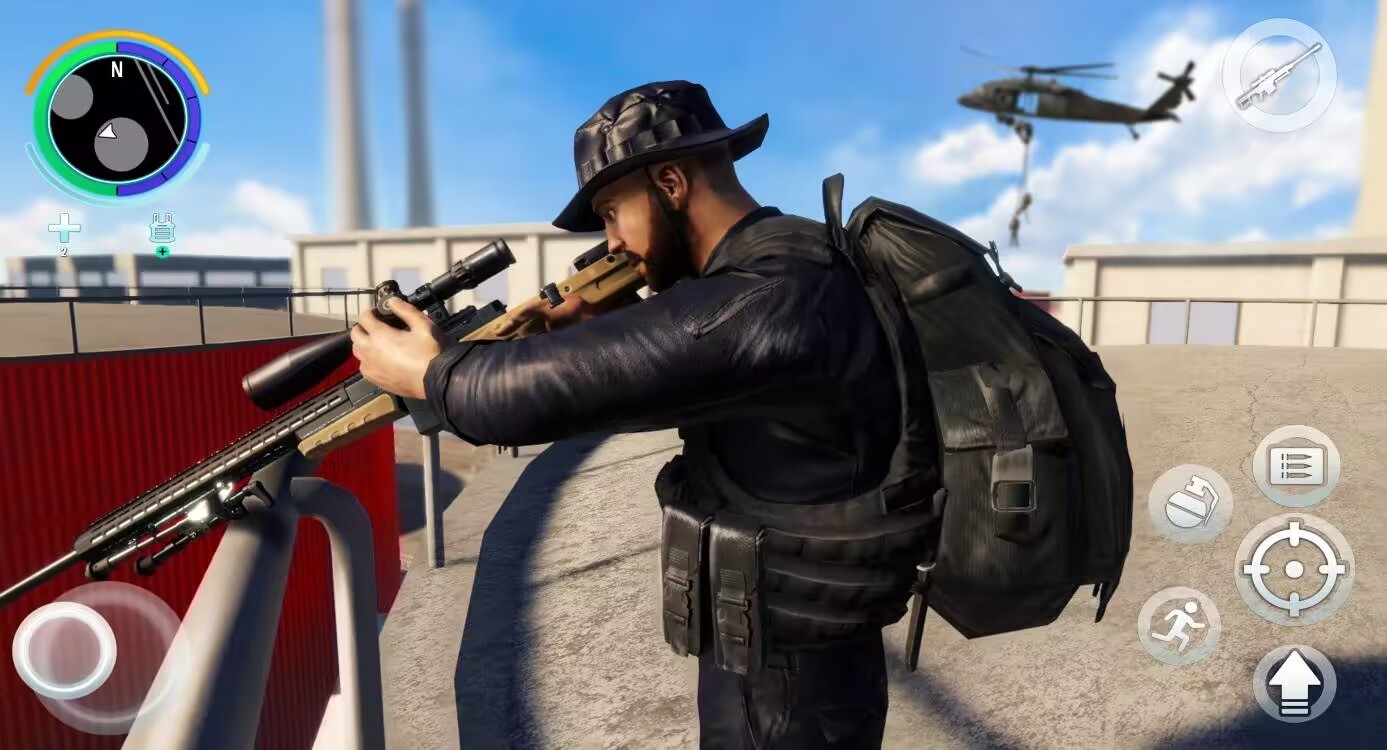Open weapon selection from the sniper rifle slot
The image size is (1387, 750).
(1280, 73)
